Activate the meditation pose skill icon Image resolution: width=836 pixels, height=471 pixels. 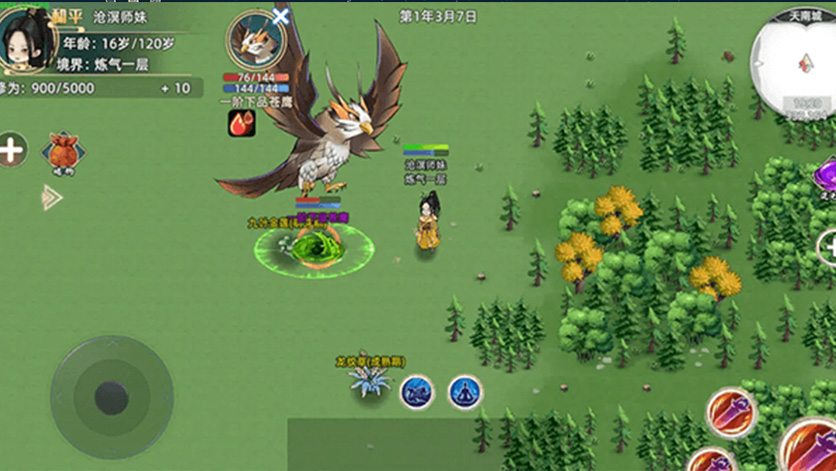tap(465, 391)
